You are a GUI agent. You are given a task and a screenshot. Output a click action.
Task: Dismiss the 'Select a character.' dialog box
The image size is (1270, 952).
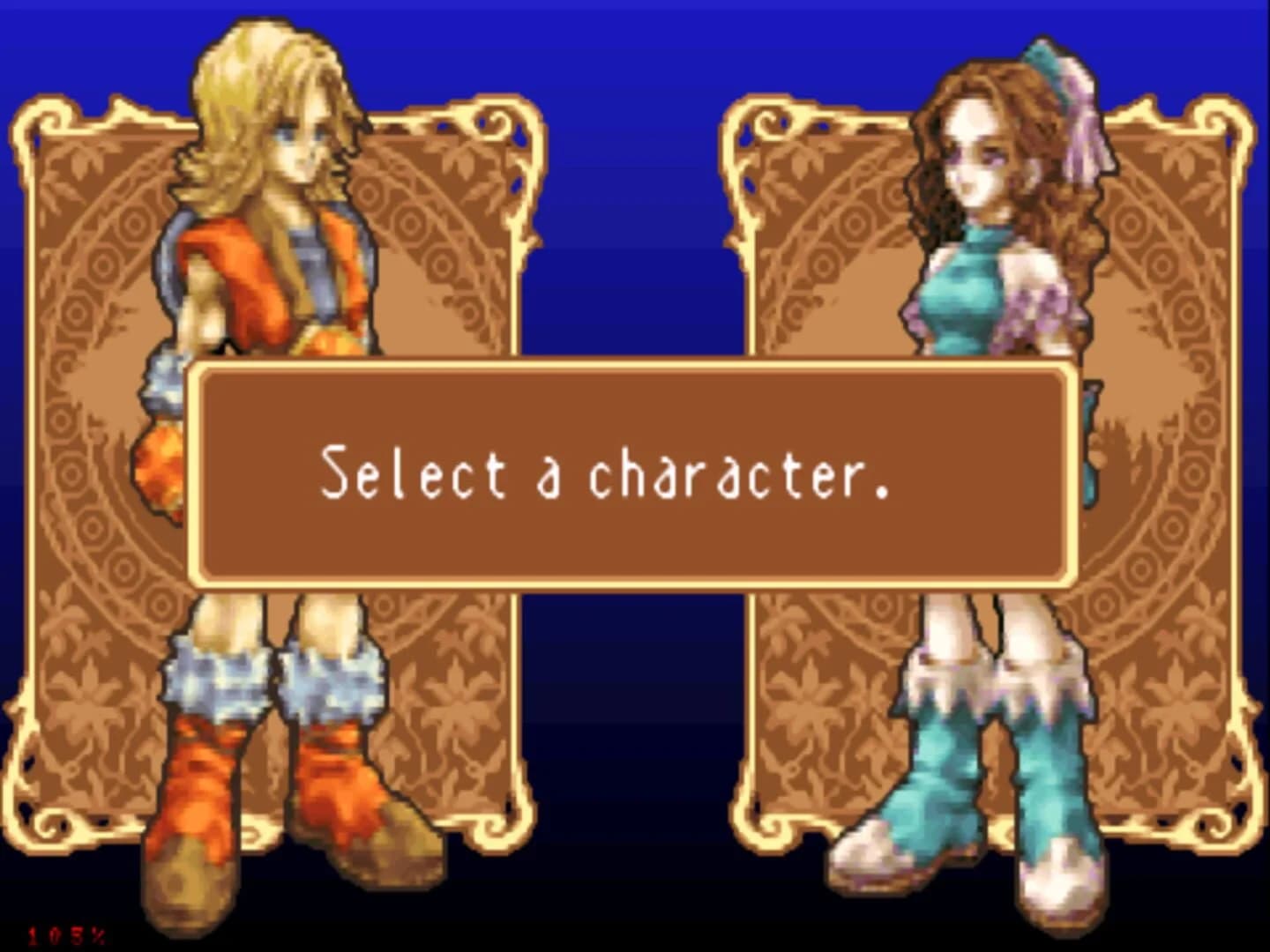[x=635, y=476]
